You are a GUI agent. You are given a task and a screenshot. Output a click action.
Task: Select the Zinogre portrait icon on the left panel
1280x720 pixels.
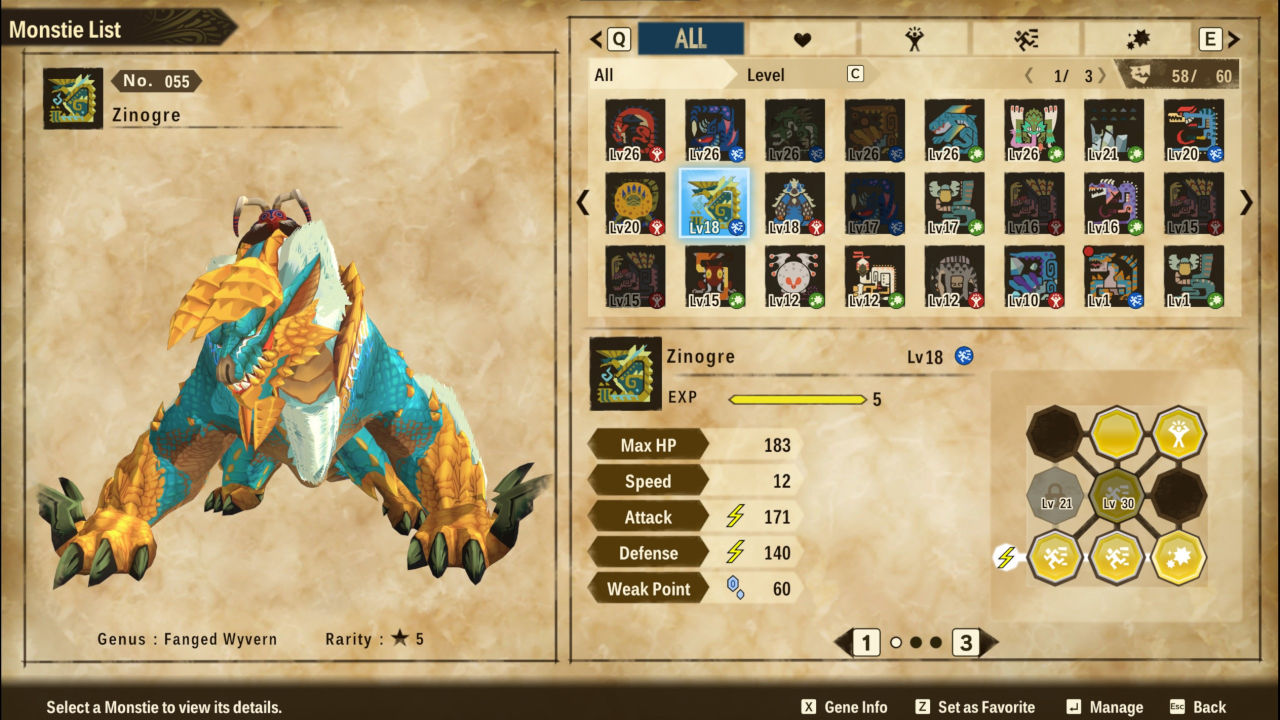pyautogui.click(x=72, y=99)
